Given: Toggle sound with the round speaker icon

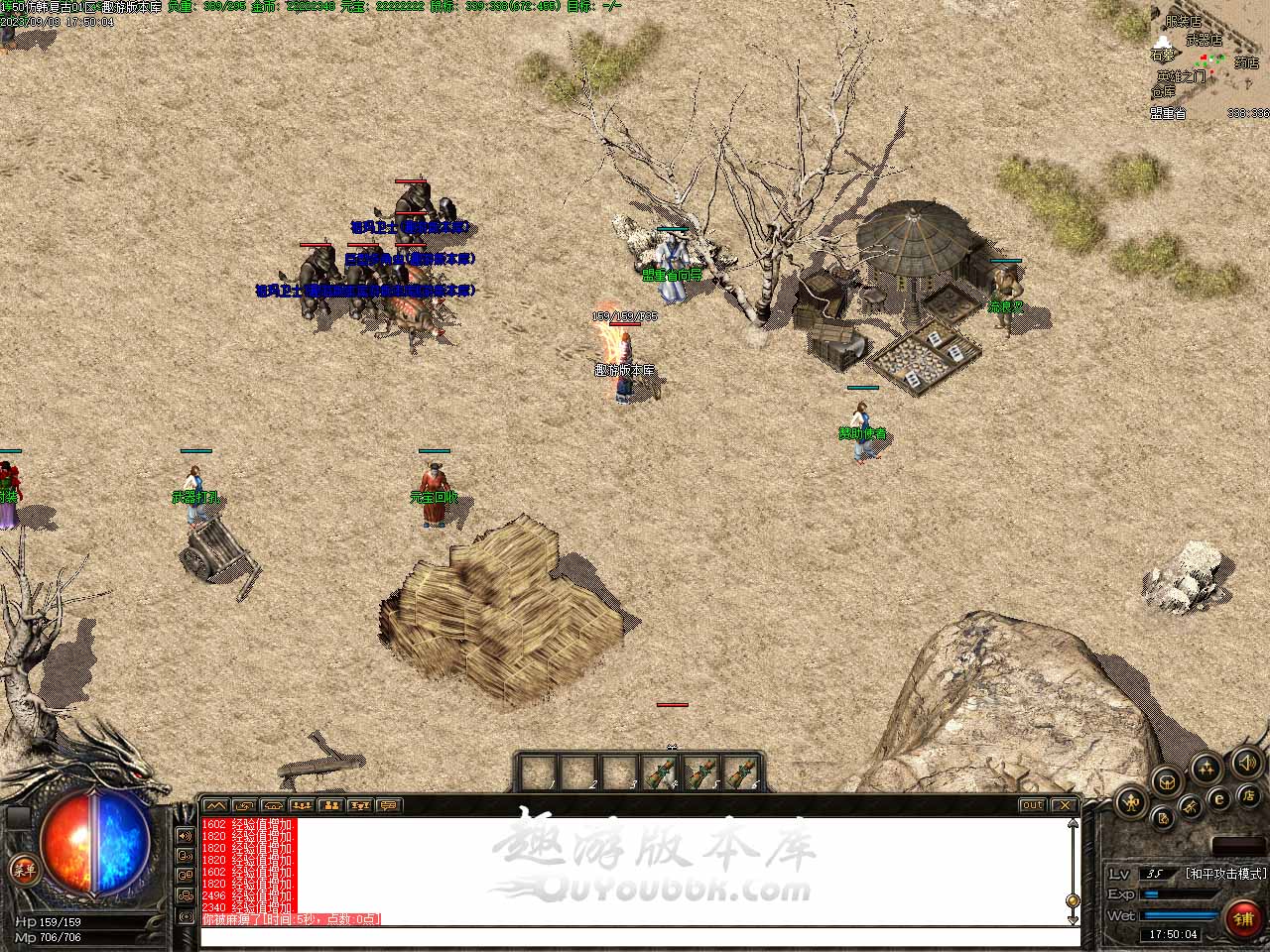Looking at the screenshot, I should pyautogui.click(x=1246, y=763).
